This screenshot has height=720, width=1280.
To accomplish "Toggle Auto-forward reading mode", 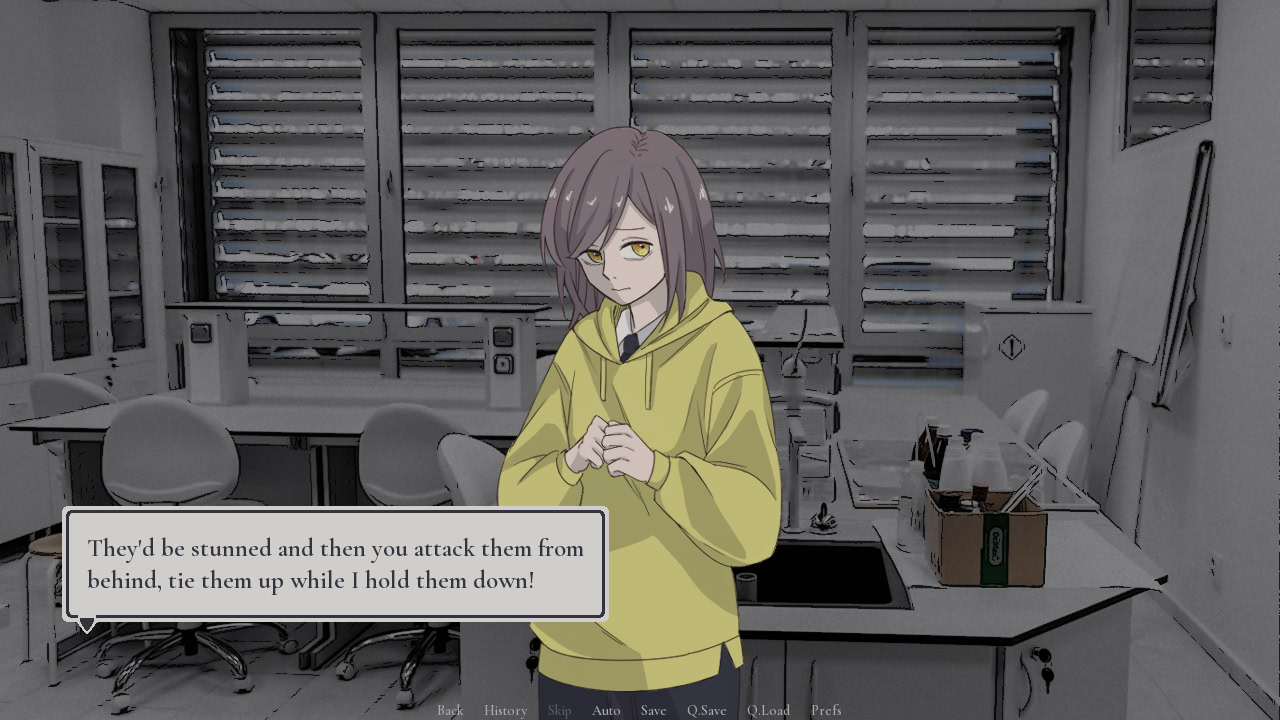I will [606, 710].
